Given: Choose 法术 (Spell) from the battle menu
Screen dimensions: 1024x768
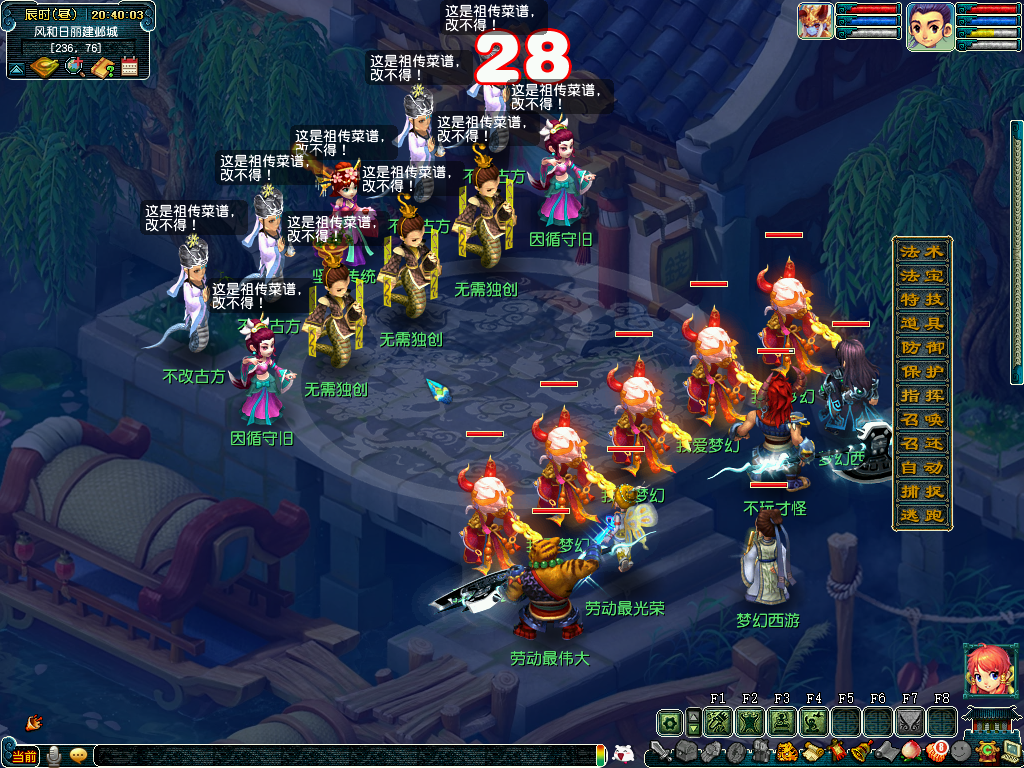Looking at the screenshot, I should point(921,251).
